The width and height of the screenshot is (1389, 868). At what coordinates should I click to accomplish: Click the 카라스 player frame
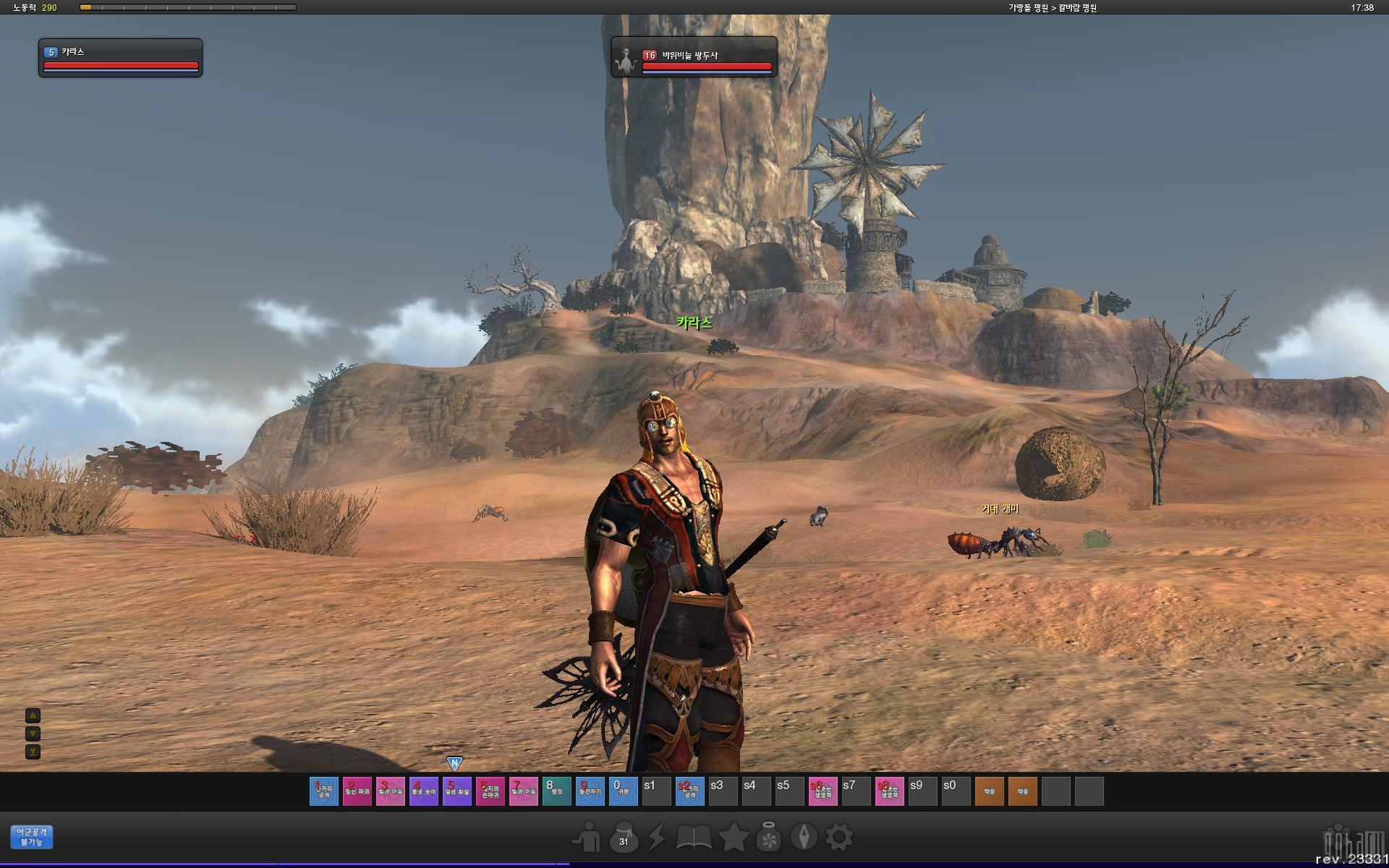120,57
